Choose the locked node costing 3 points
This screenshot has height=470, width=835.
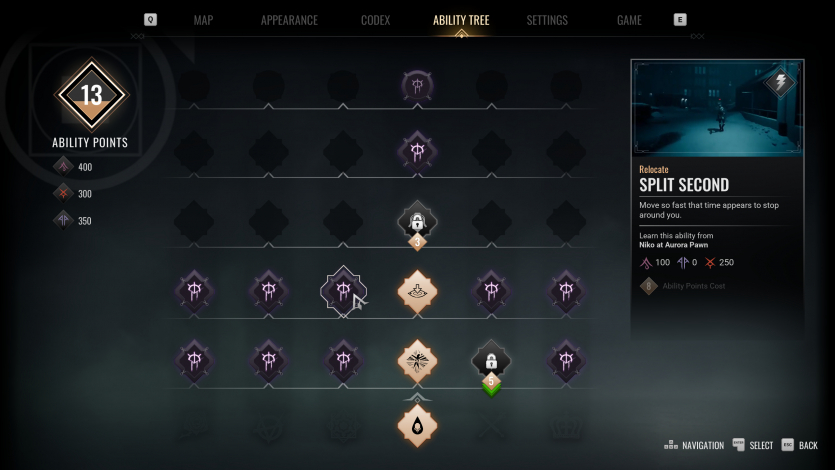(417, 222)
